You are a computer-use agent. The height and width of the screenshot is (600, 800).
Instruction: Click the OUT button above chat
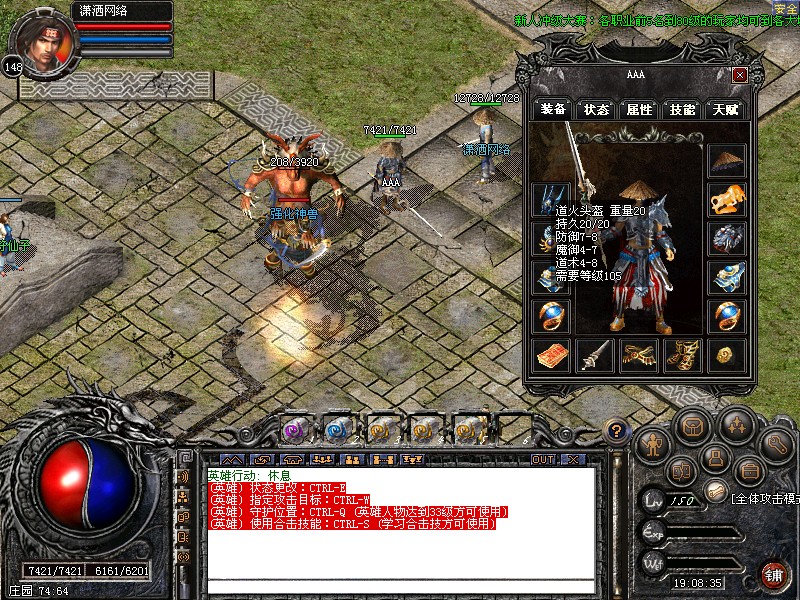pyautogui.click(x=543, y=460)
